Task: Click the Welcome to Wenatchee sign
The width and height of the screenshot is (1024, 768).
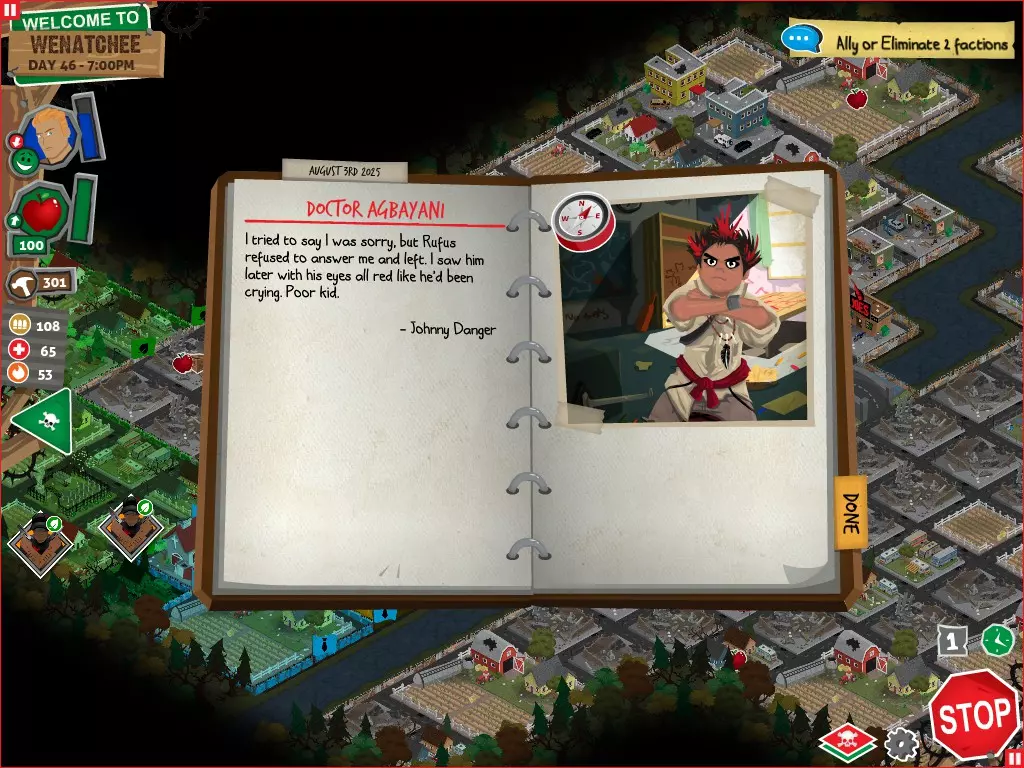Action: [83, 42]
